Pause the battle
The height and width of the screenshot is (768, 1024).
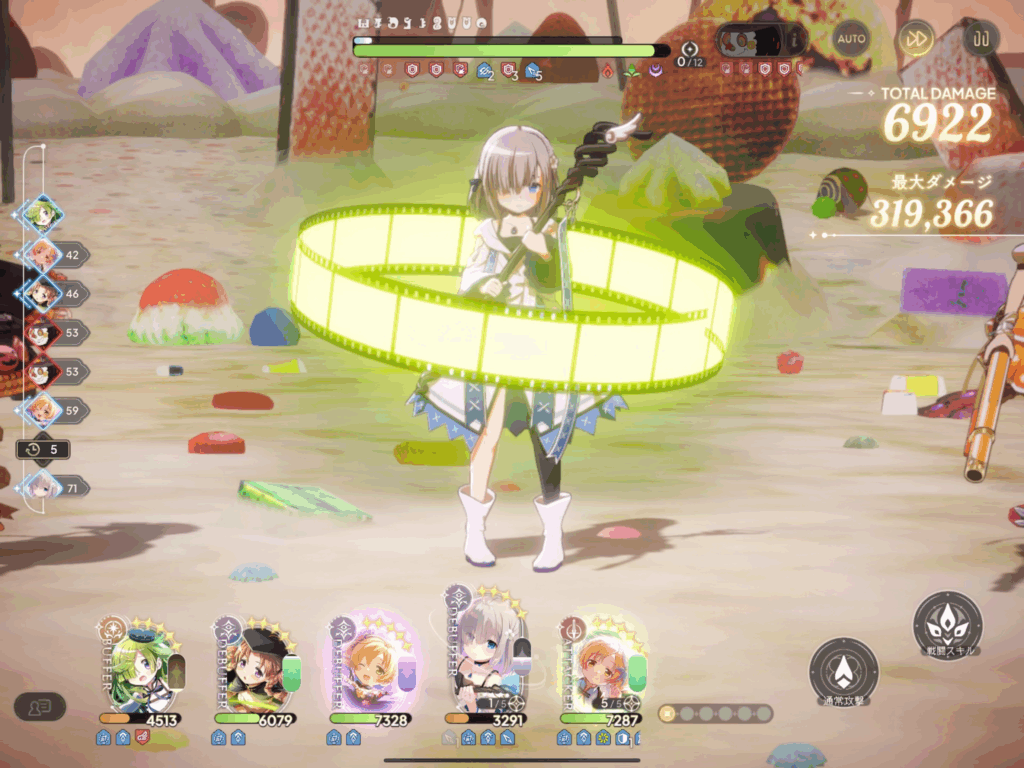coord(980,39)
